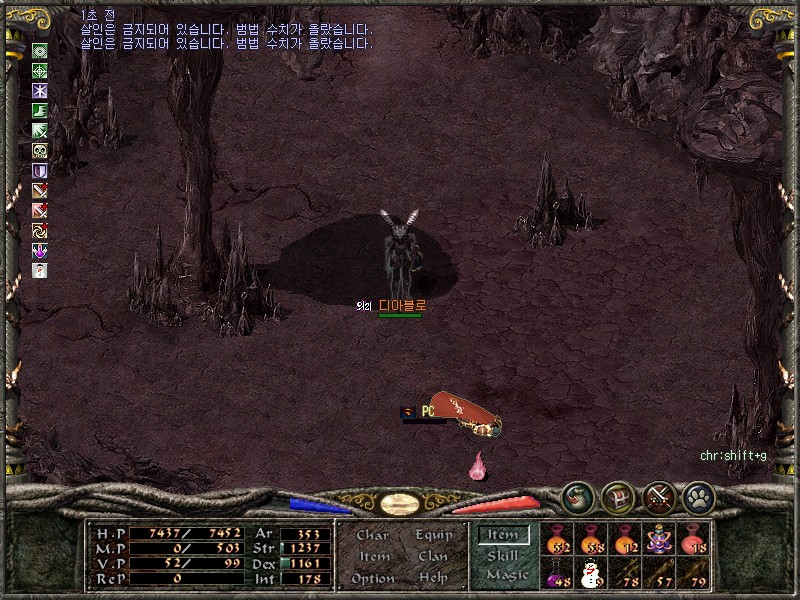Open the Clan menu
800x600 pixels.
tap(433, 557)
